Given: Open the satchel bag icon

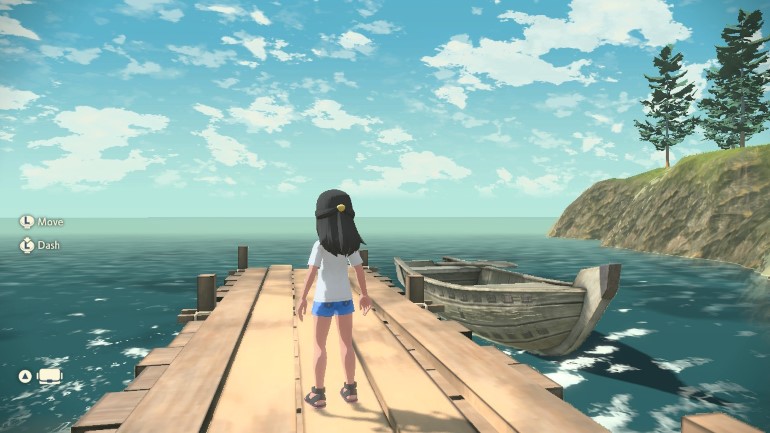Looking at the screenshot, I should point(49,376).
